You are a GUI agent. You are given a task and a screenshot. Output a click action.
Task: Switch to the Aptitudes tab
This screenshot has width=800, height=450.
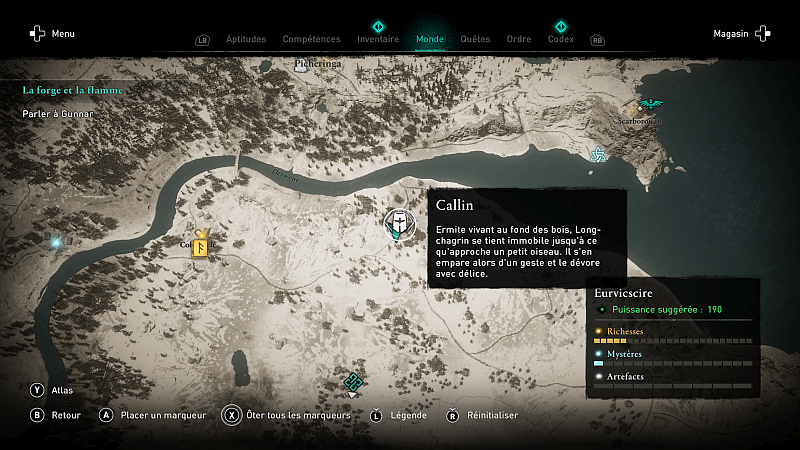point(246,39)
